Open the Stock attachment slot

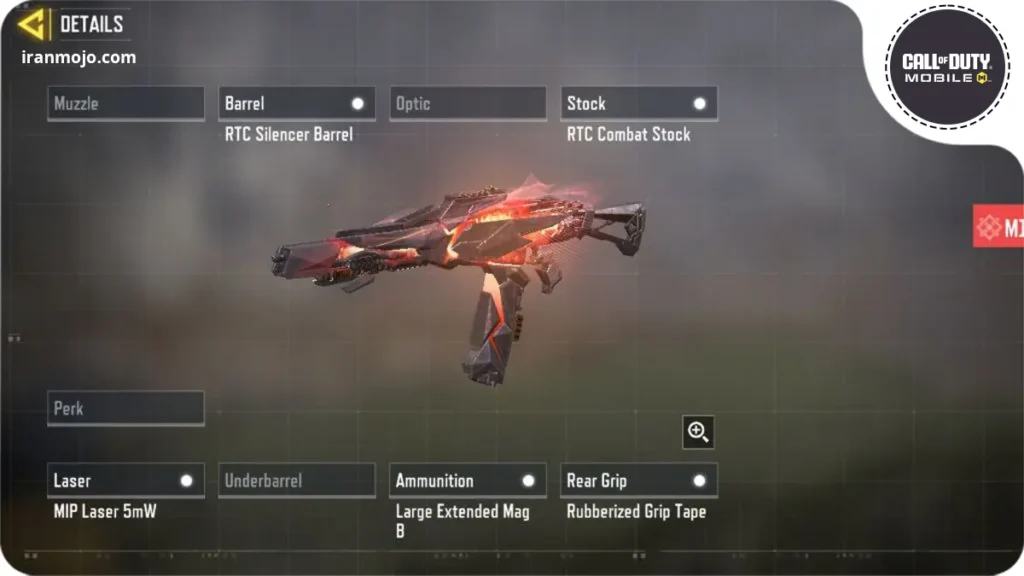[639, 104]
